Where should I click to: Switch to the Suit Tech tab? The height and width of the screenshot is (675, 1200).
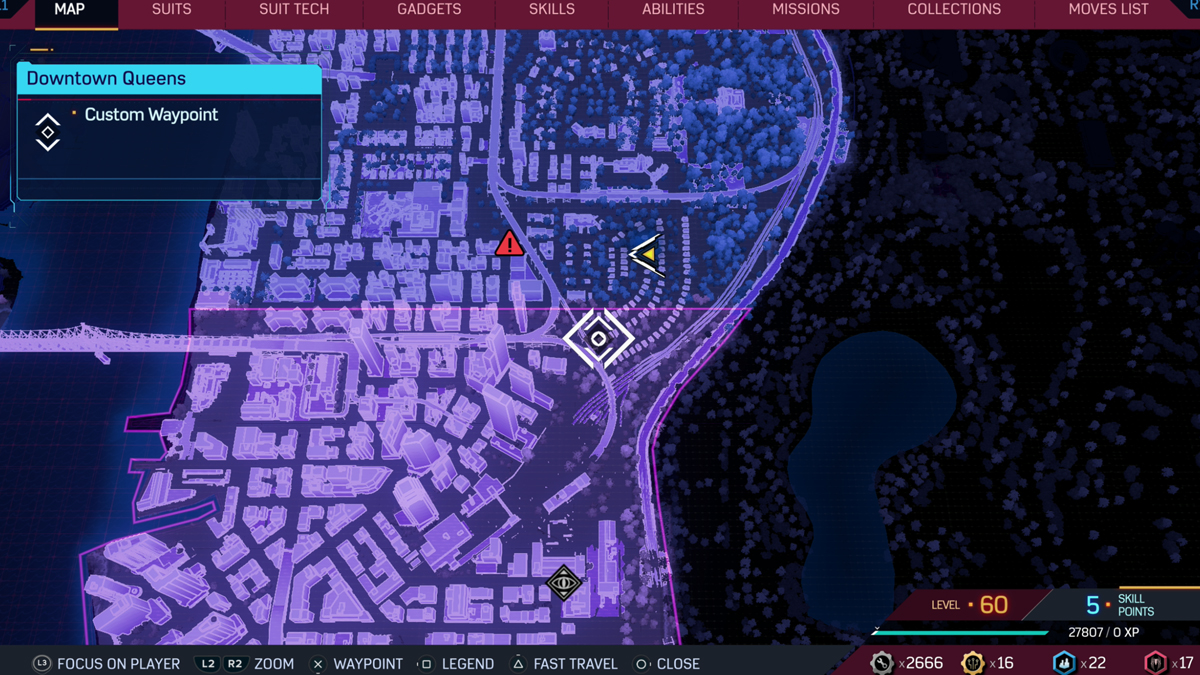(x=294, y=10)
